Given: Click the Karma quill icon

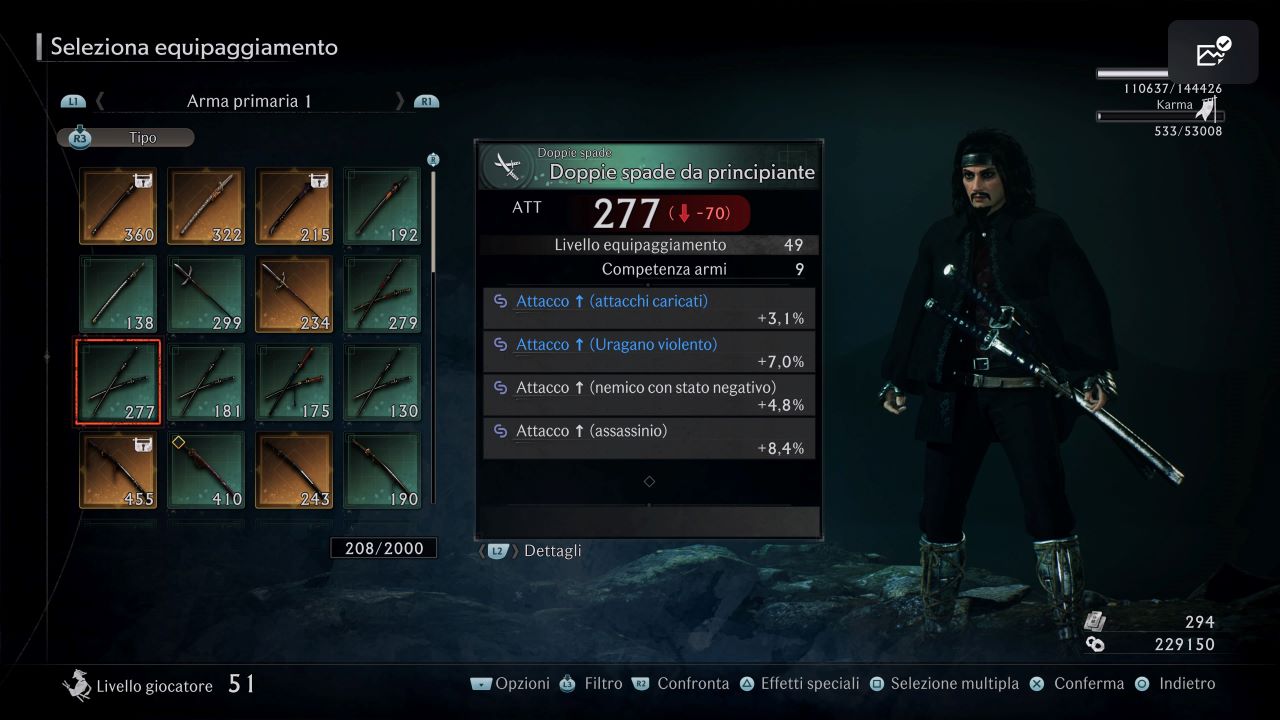Looking at the screenshot, I should [x=1206, y=108].
